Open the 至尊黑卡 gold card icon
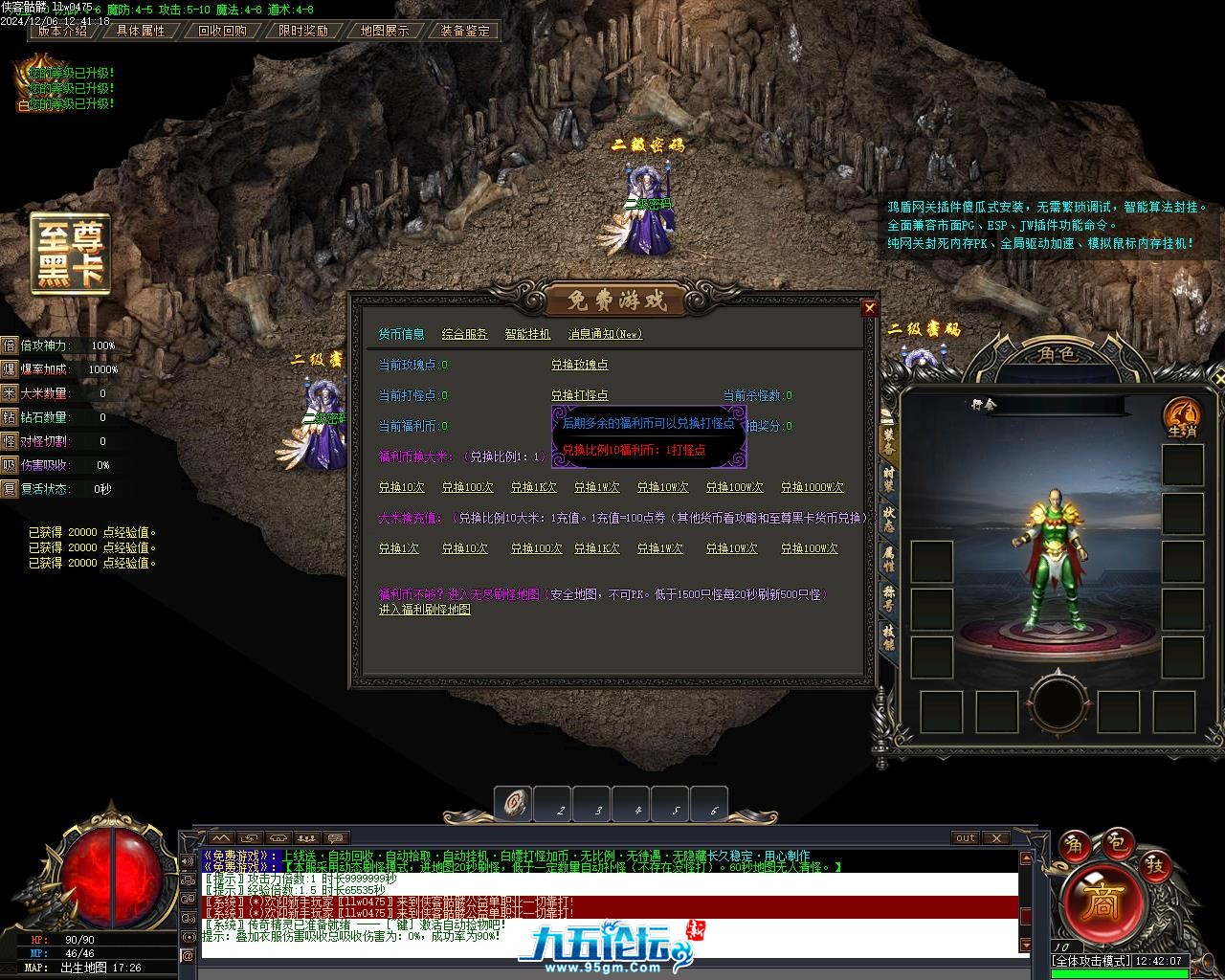 pyautogui.click(x=70, y=253)
